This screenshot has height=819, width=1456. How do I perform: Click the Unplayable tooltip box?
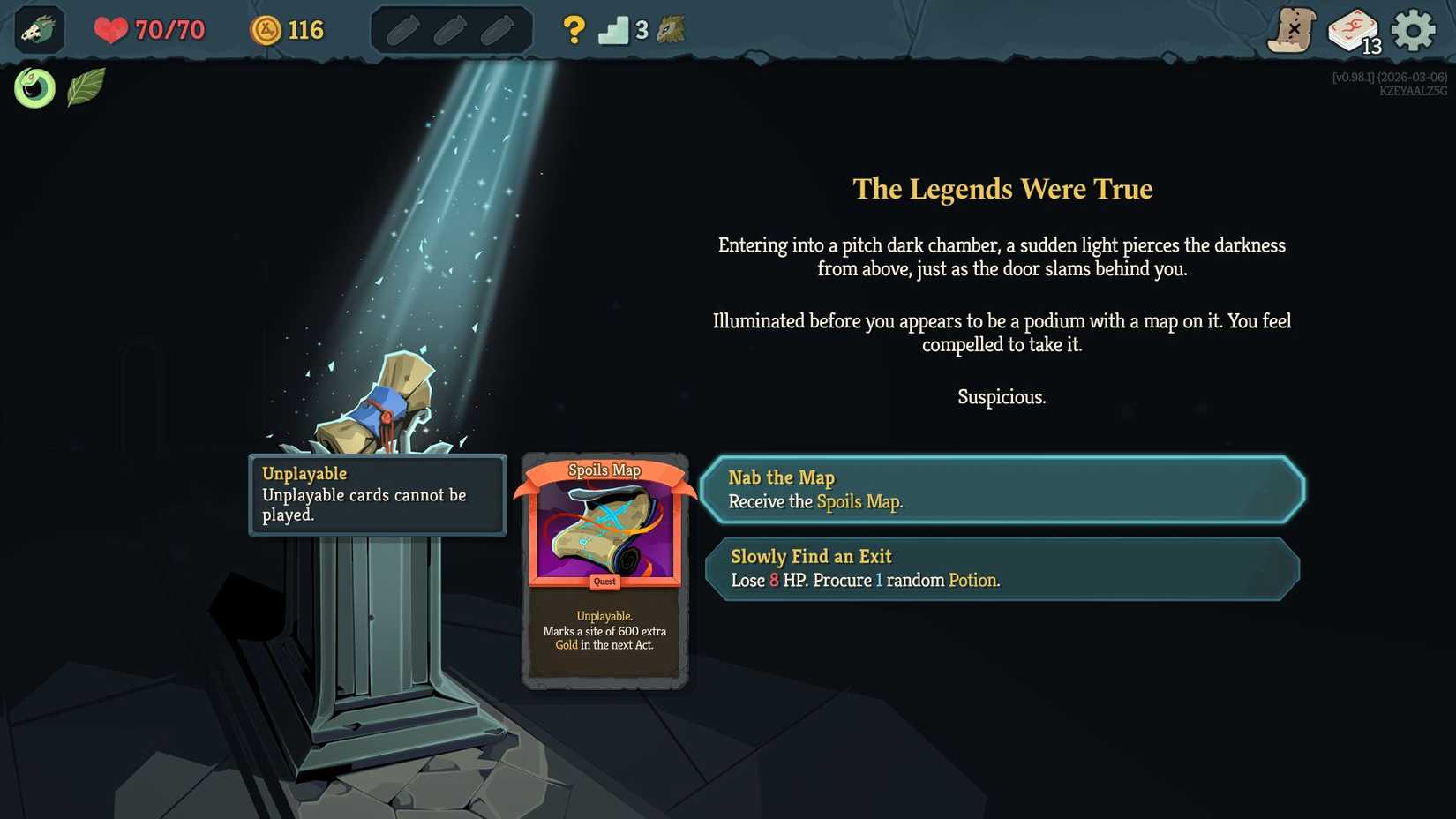(378, 495)
